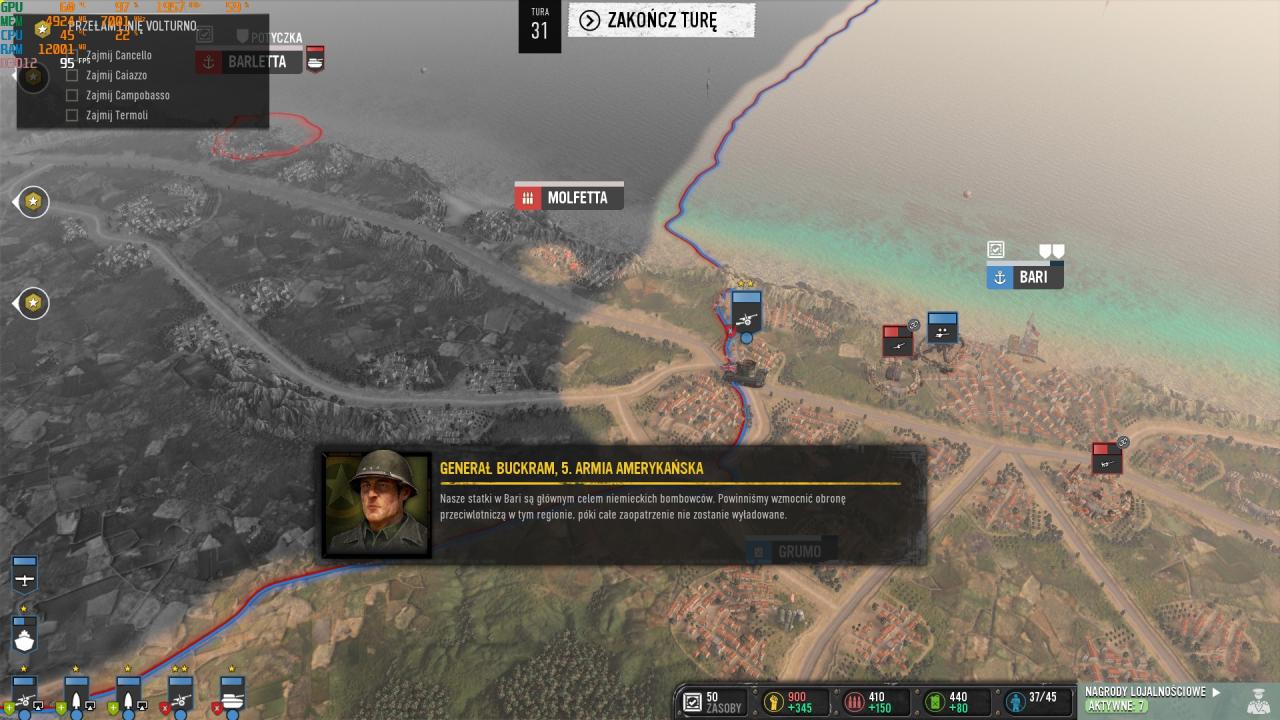The height and width of the screenshot is (720, 1280).
Task: Open the Zasoby resources panel
Action: 713,702
